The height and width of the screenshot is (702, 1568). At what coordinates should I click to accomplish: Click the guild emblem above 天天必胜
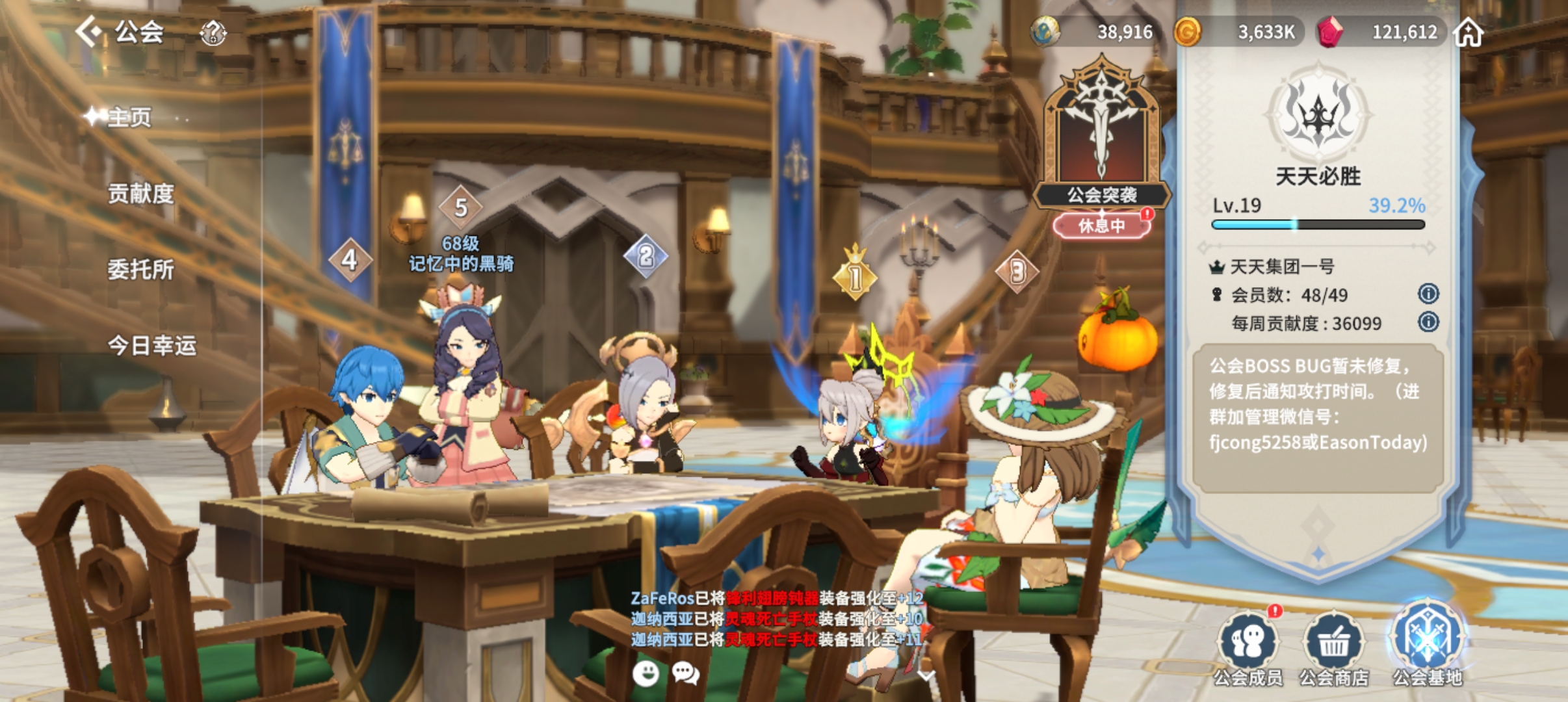[1318, 115]
